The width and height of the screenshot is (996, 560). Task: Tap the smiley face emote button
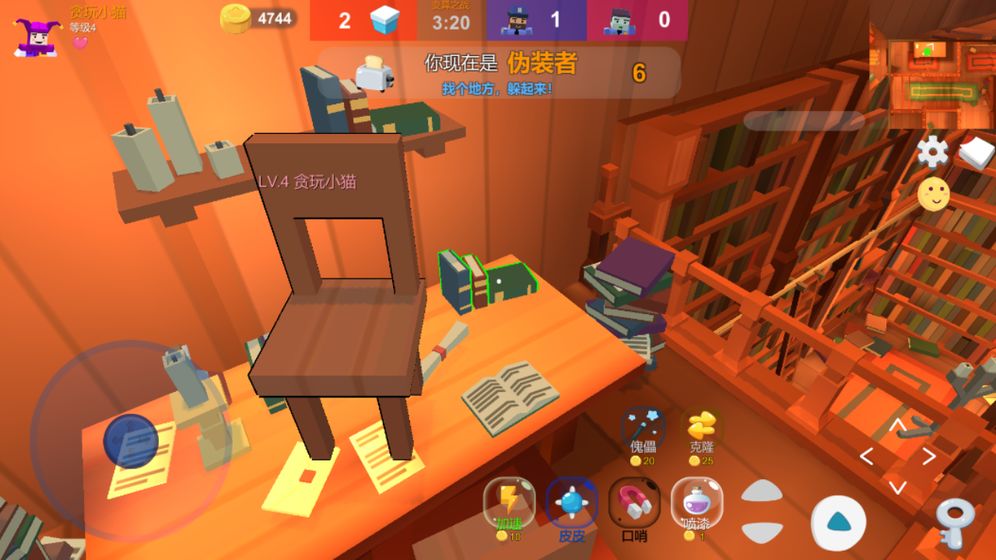(933, 194)
